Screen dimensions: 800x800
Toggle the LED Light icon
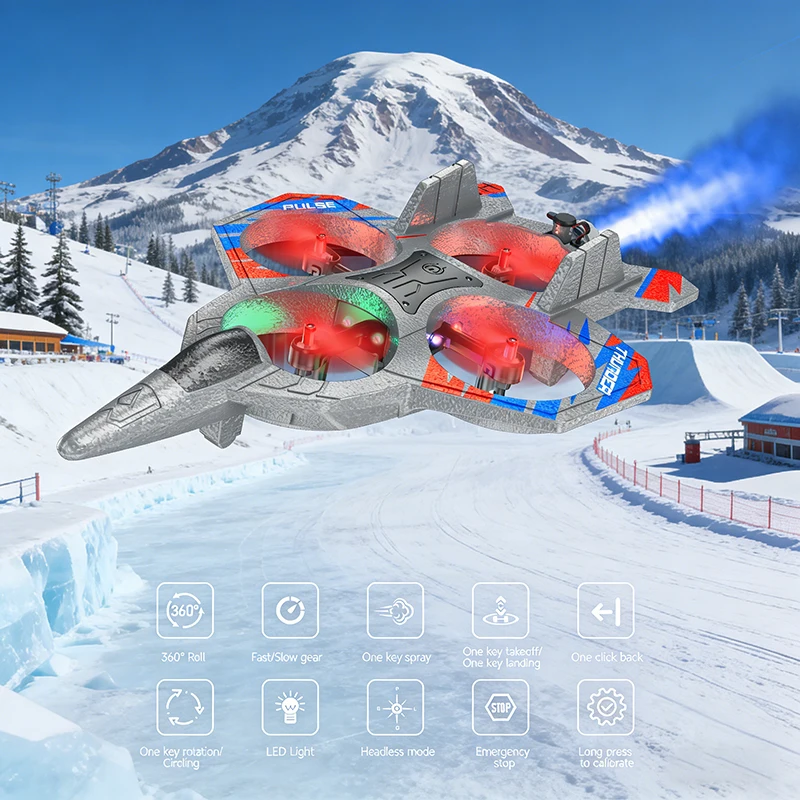click(290, 707)
